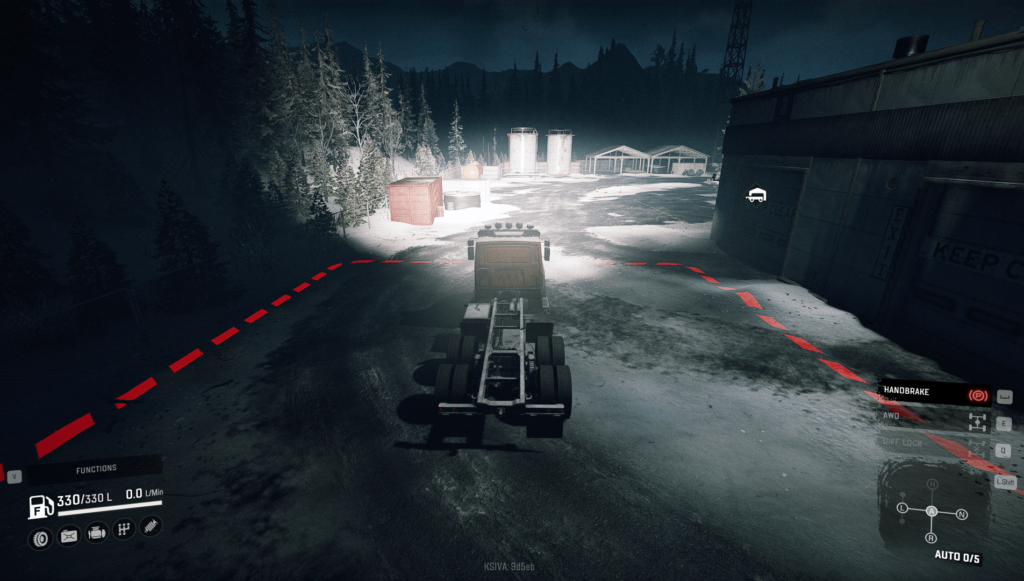The height and width of the screenshot is (581, 1024).
Task: Select Neutral on the gear shifter
Action: (961, 514)
